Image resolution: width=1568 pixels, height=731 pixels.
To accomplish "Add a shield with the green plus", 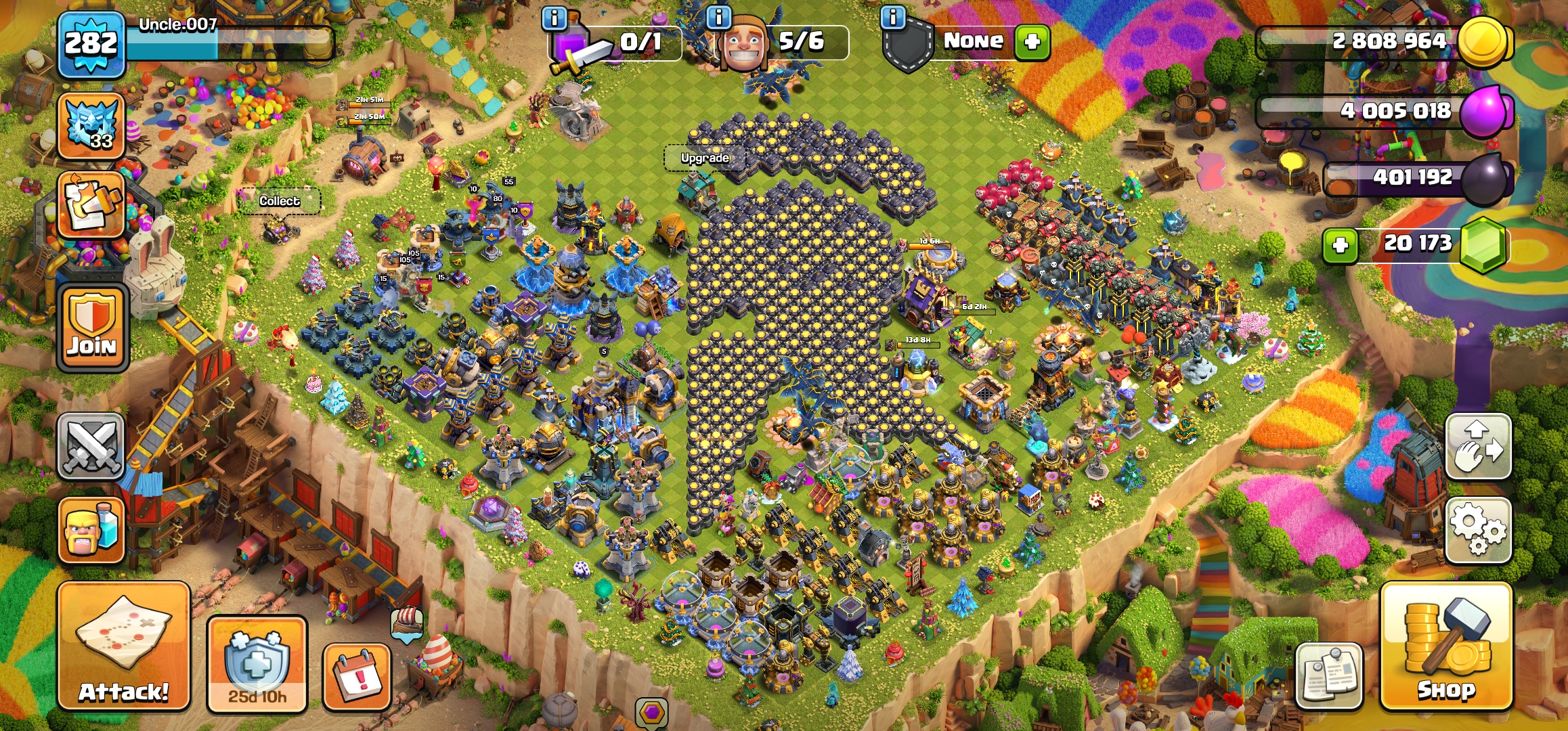I will coord(1032,42).
